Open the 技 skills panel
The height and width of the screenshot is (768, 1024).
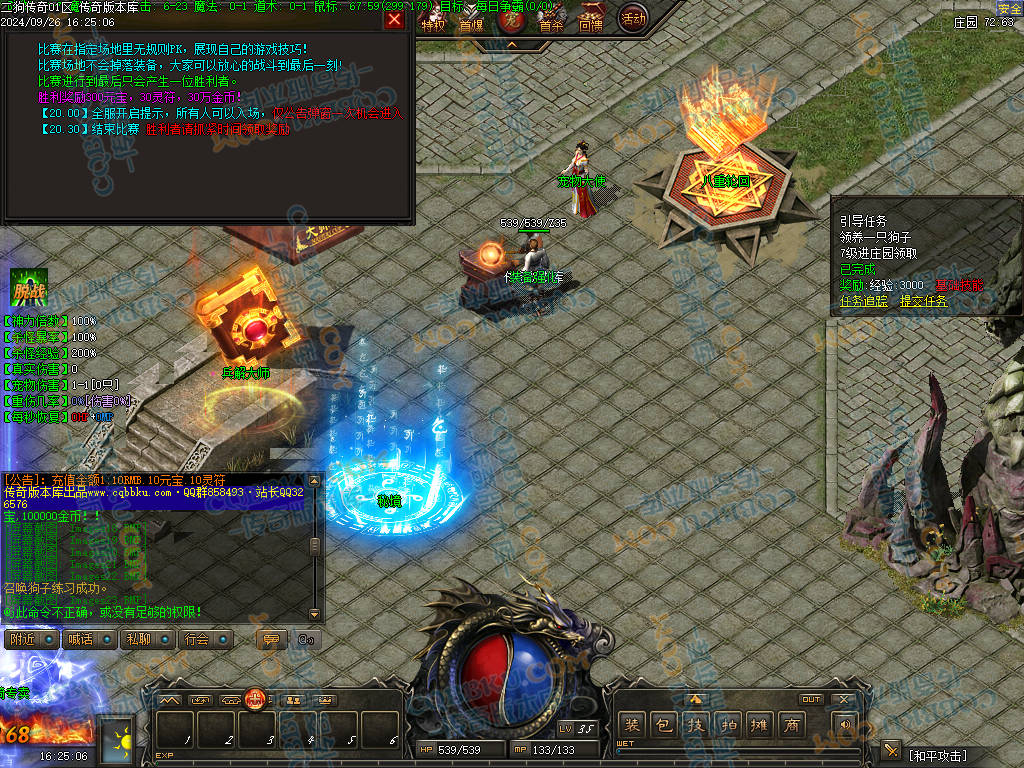tap(696, 725)
